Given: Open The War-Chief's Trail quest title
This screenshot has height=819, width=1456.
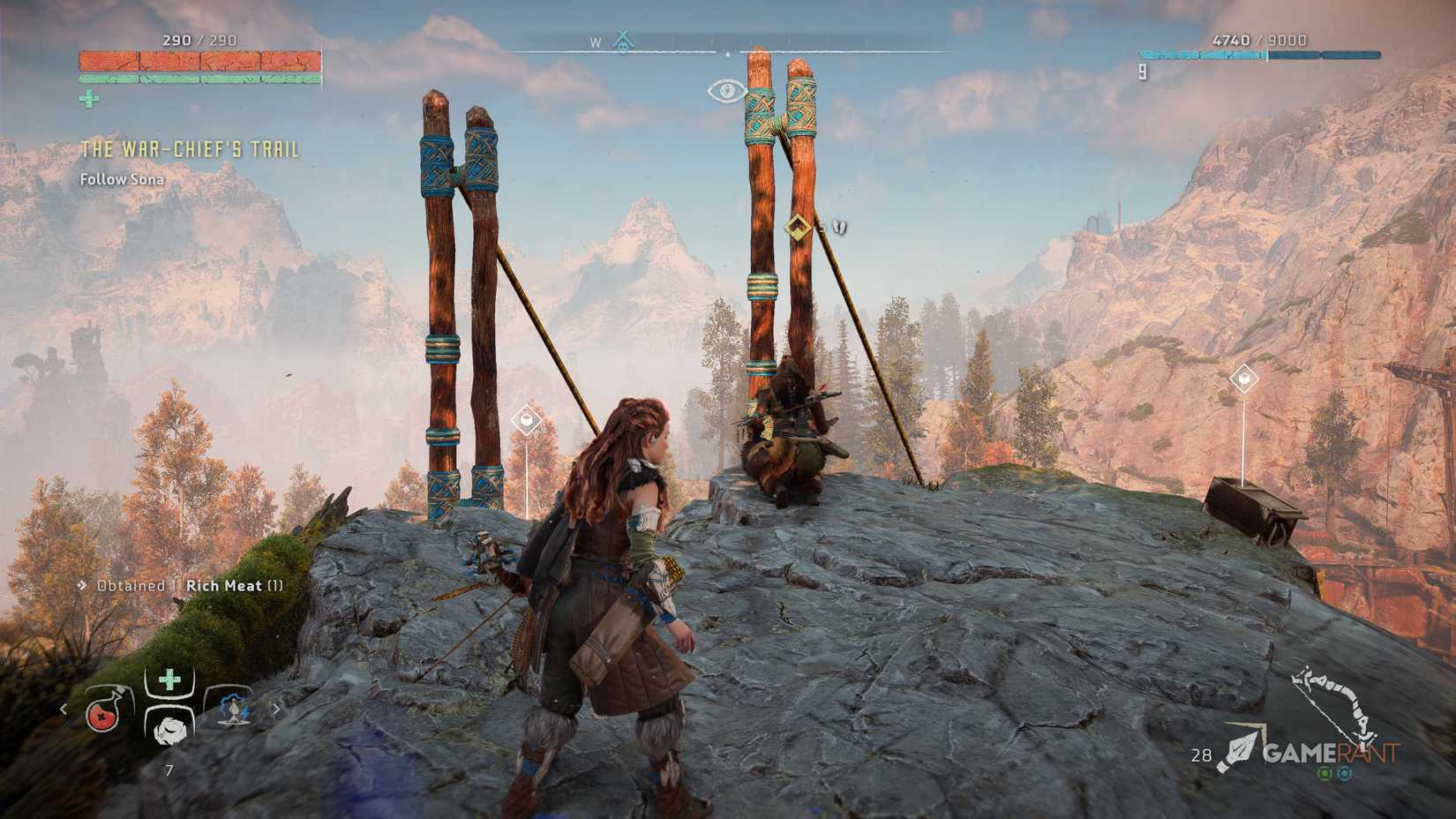Looking at the screenshot, I should tap(188, 150).
